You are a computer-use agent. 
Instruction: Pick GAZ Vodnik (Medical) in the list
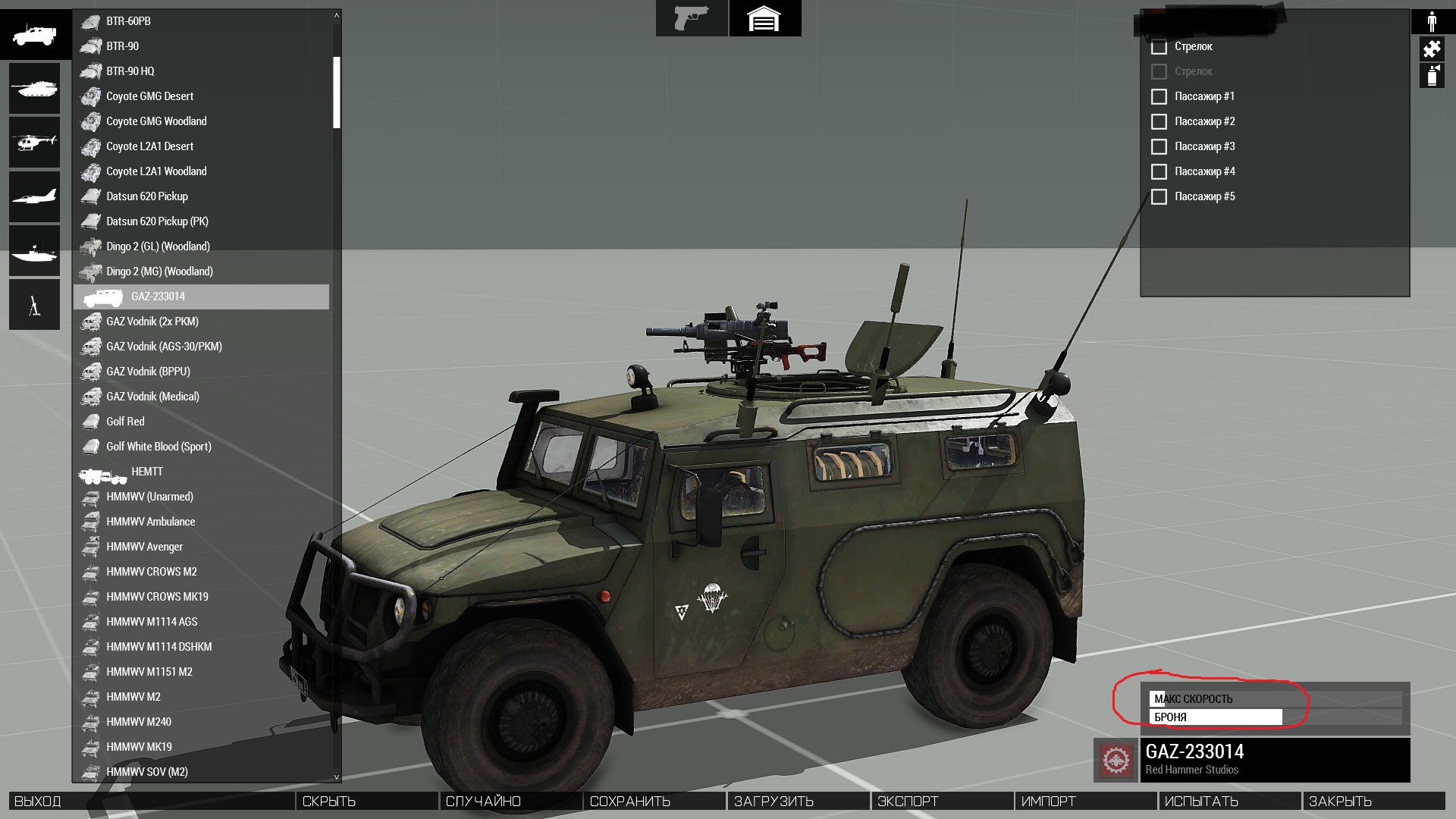[x=152, y=397]
